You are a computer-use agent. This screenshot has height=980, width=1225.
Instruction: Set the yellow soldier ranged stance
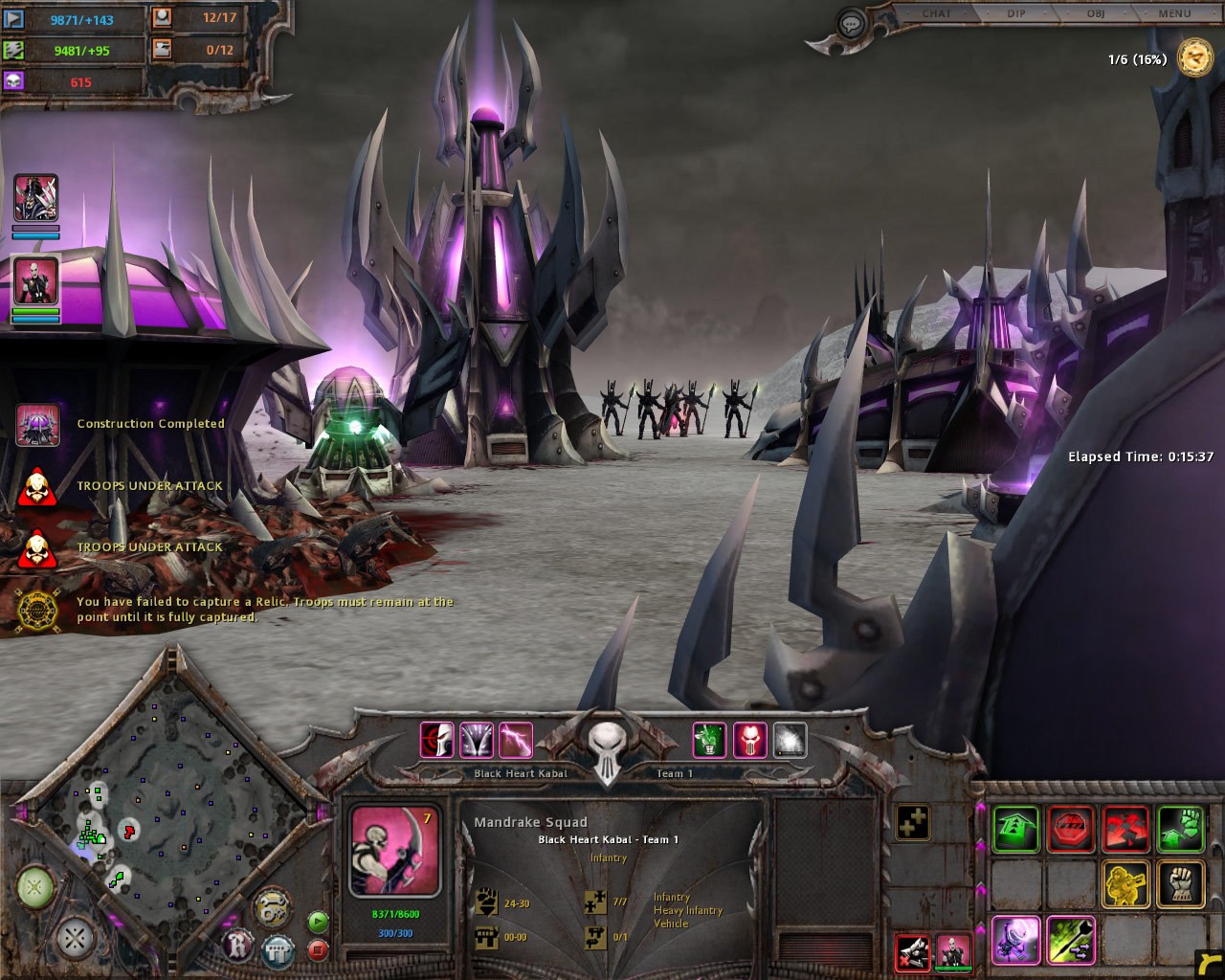(1125, 884)
